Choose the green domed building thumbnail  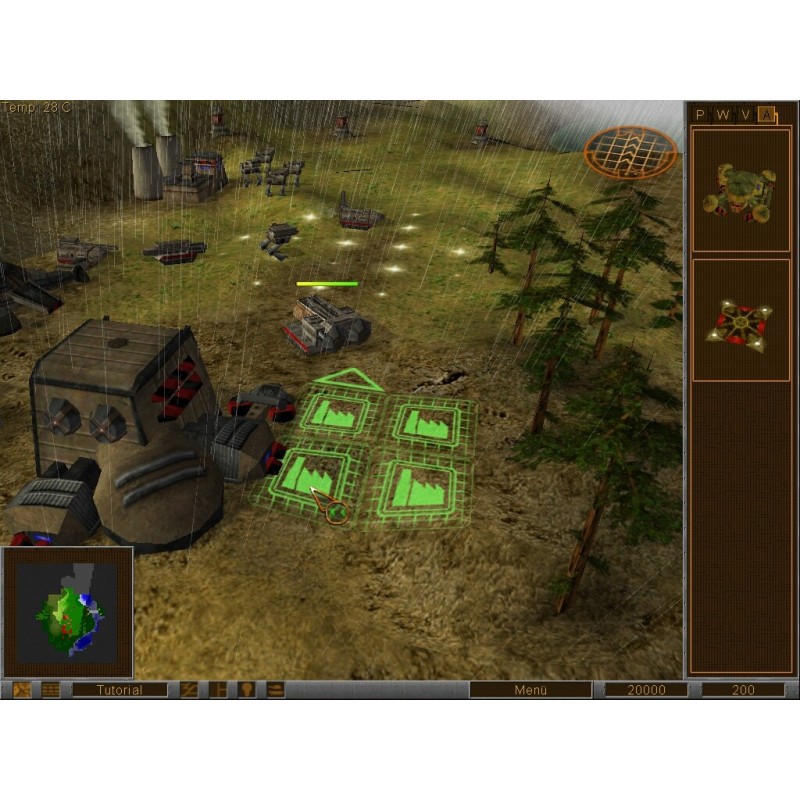click(x=741, y=190)
